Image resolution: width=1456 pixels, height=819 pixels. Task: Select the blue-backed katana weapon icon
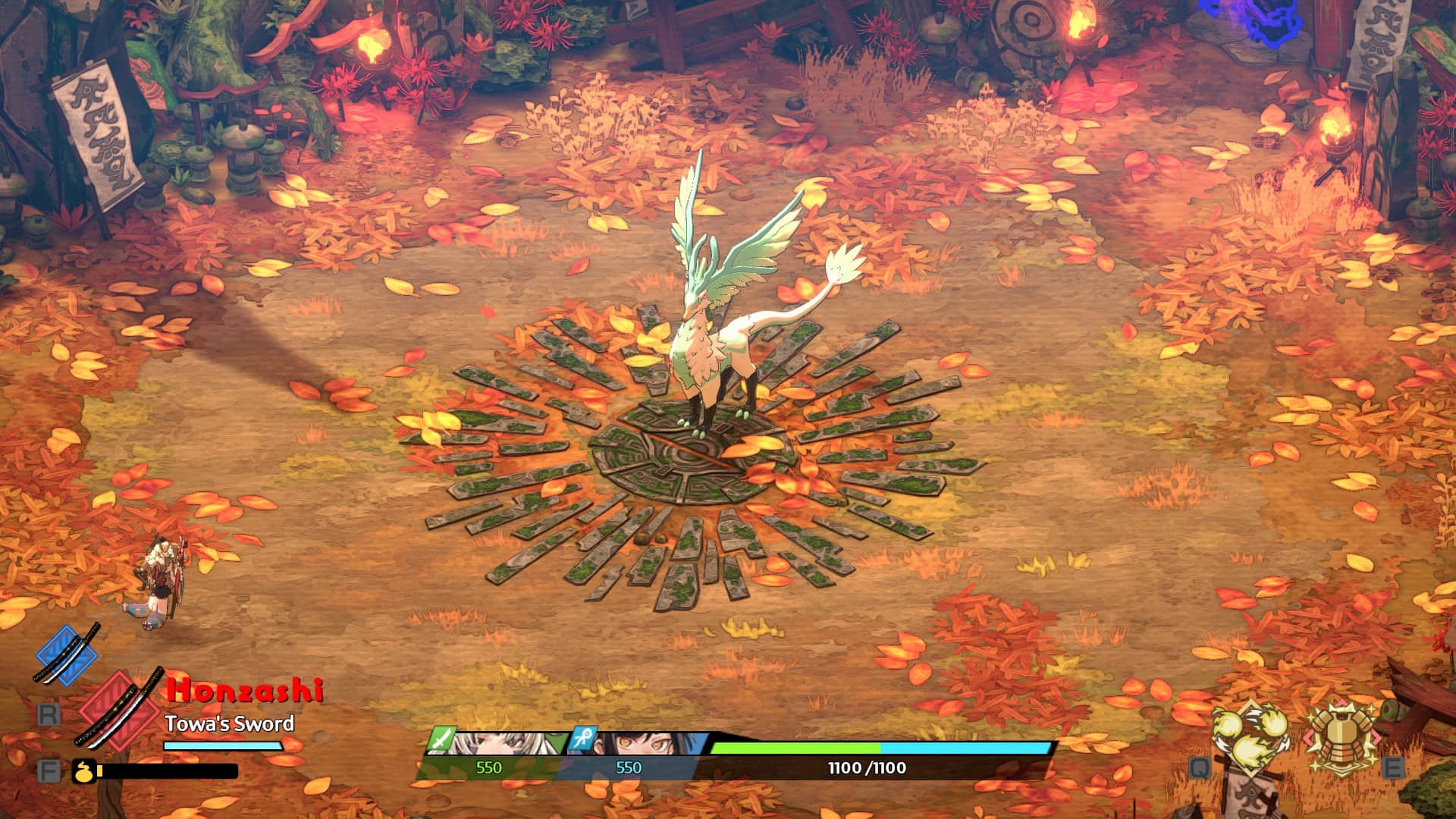(x=67, y=654)
